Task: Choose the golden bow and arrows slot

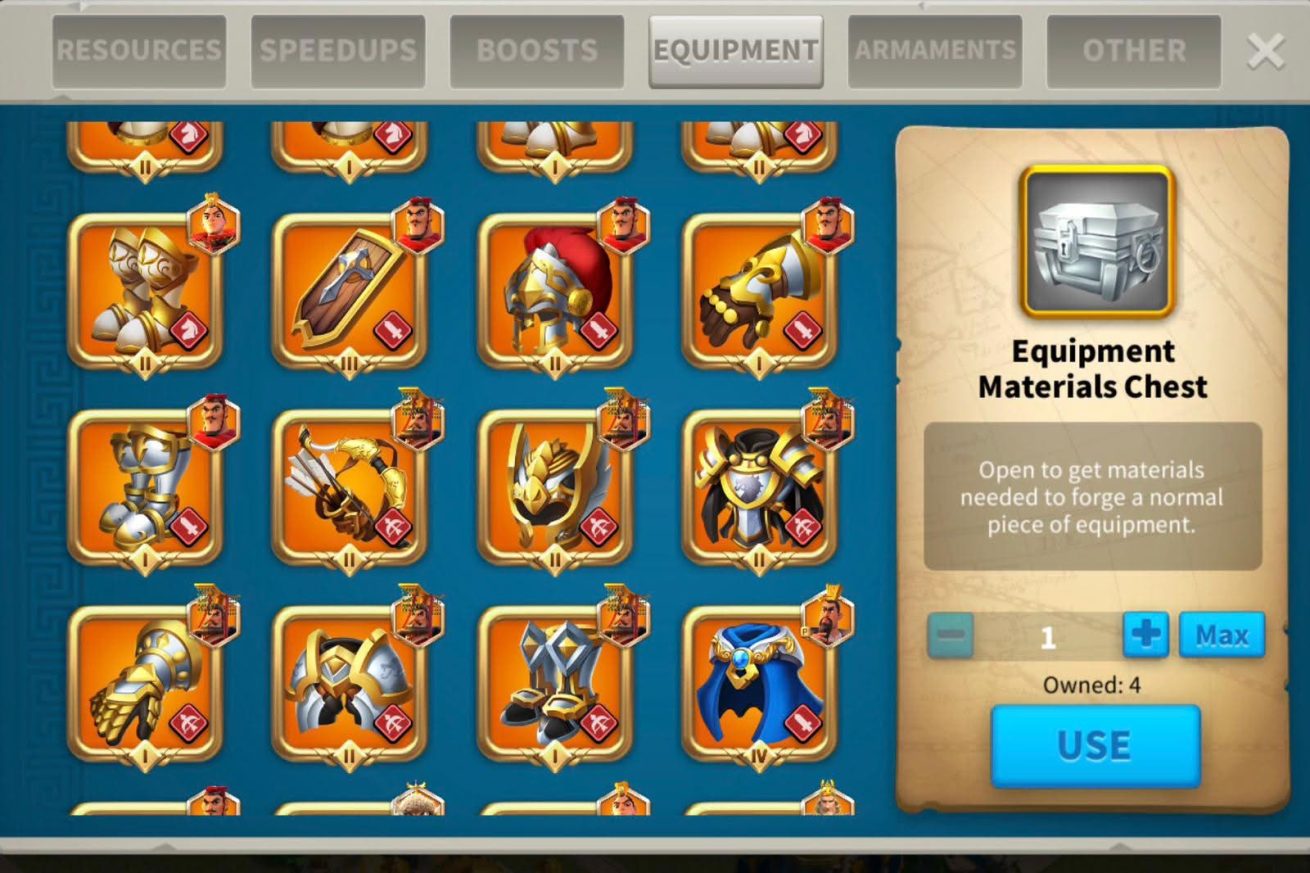Action: 349,487
